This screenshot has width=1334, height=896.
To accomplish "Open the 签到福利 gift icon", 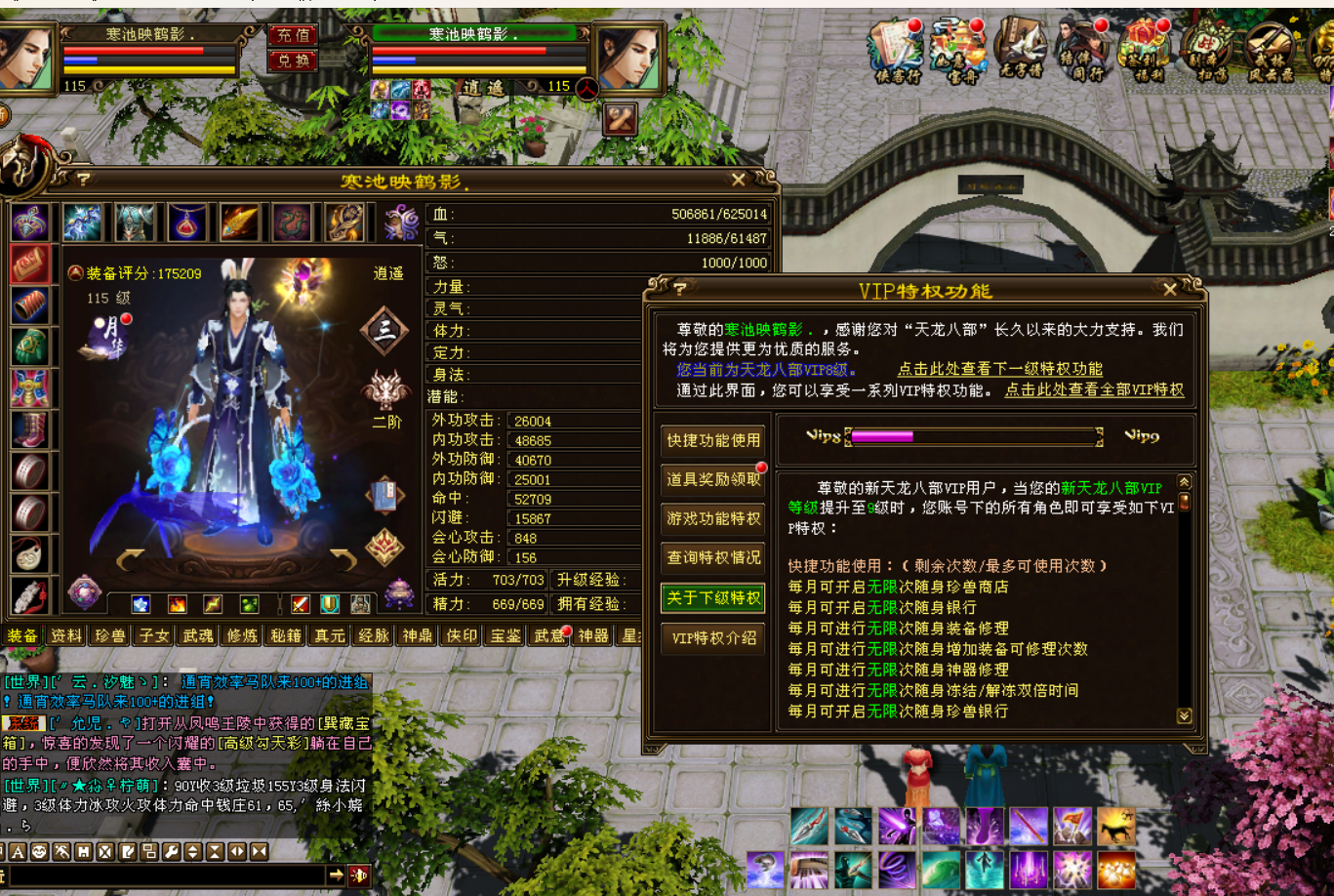I will pos(1144,51).
